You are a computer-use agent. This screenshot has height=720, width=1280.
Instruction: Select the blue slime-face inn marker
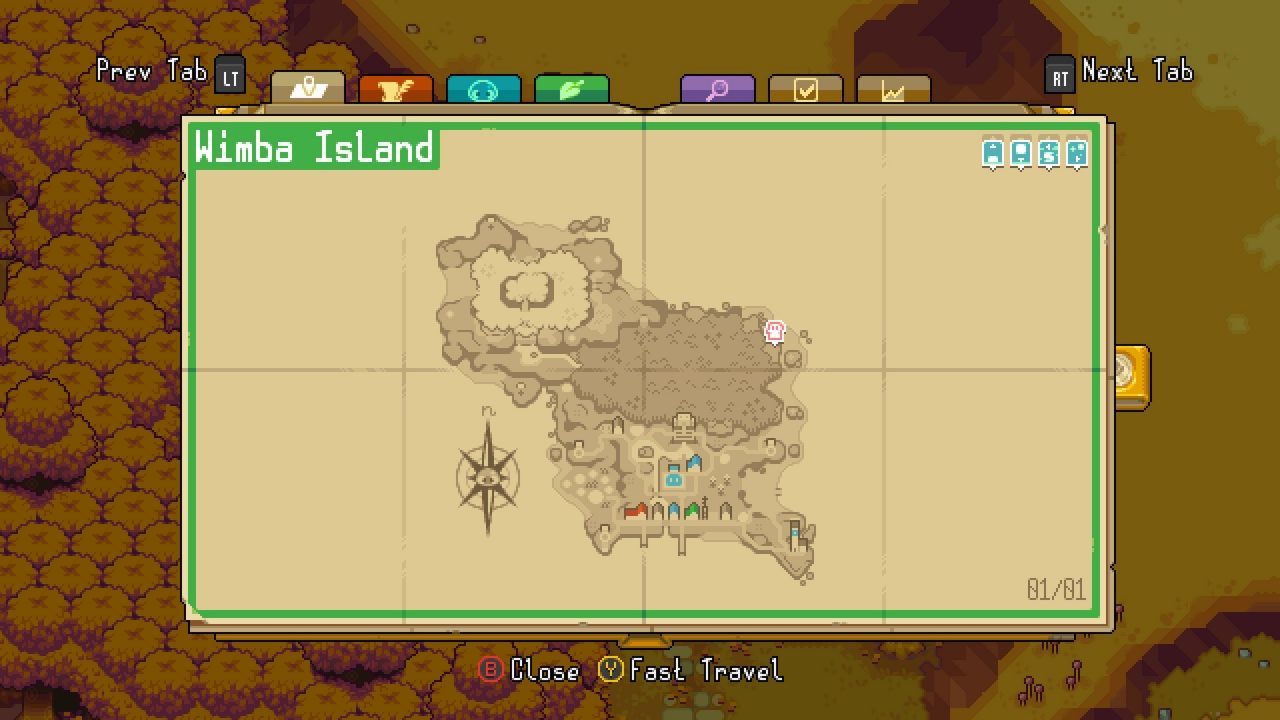[x=673, y=480]
